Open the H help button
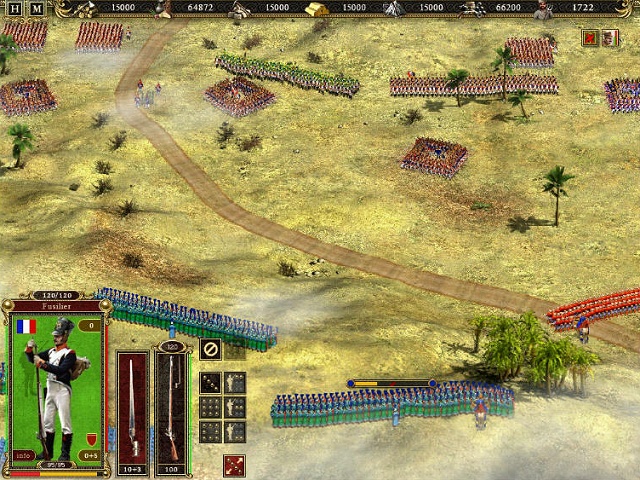640x480 pixels. [x=15, y=9]
